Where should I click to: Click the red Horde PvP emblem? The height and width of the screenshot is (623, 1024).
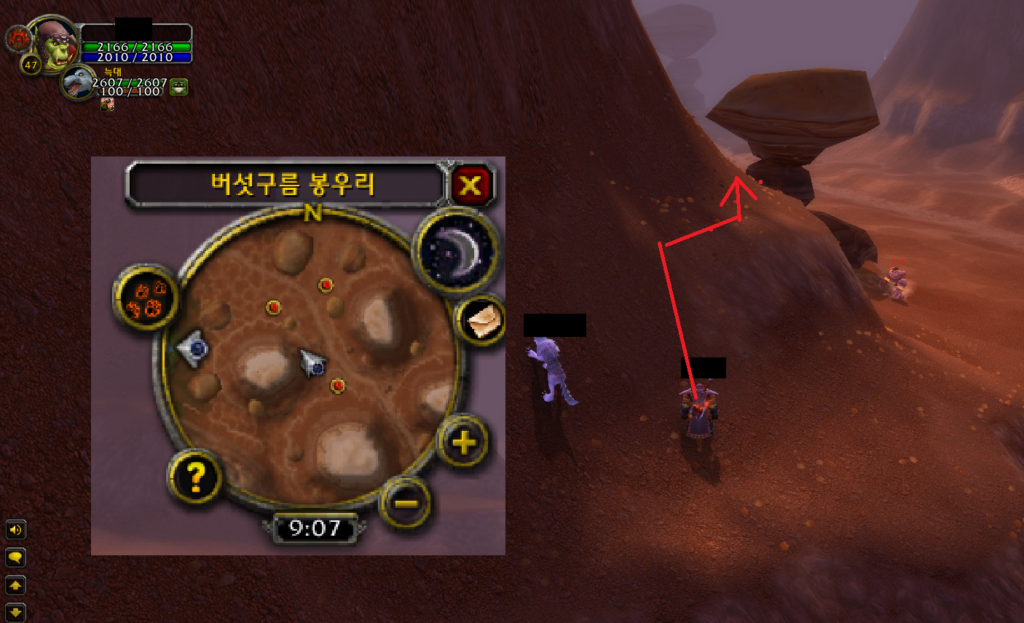(17, 39)
